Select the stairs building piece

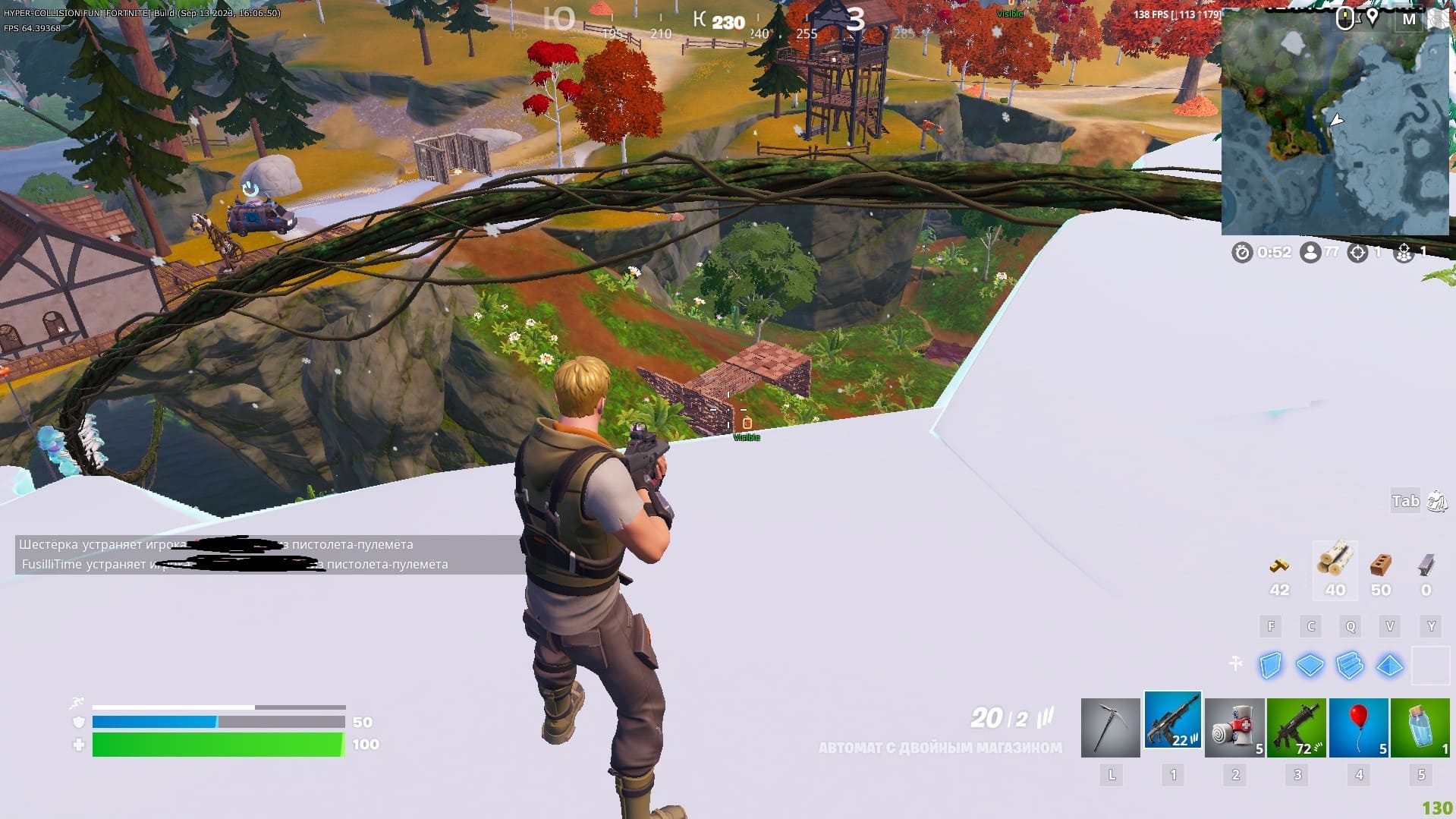[x=1350, y=666]
